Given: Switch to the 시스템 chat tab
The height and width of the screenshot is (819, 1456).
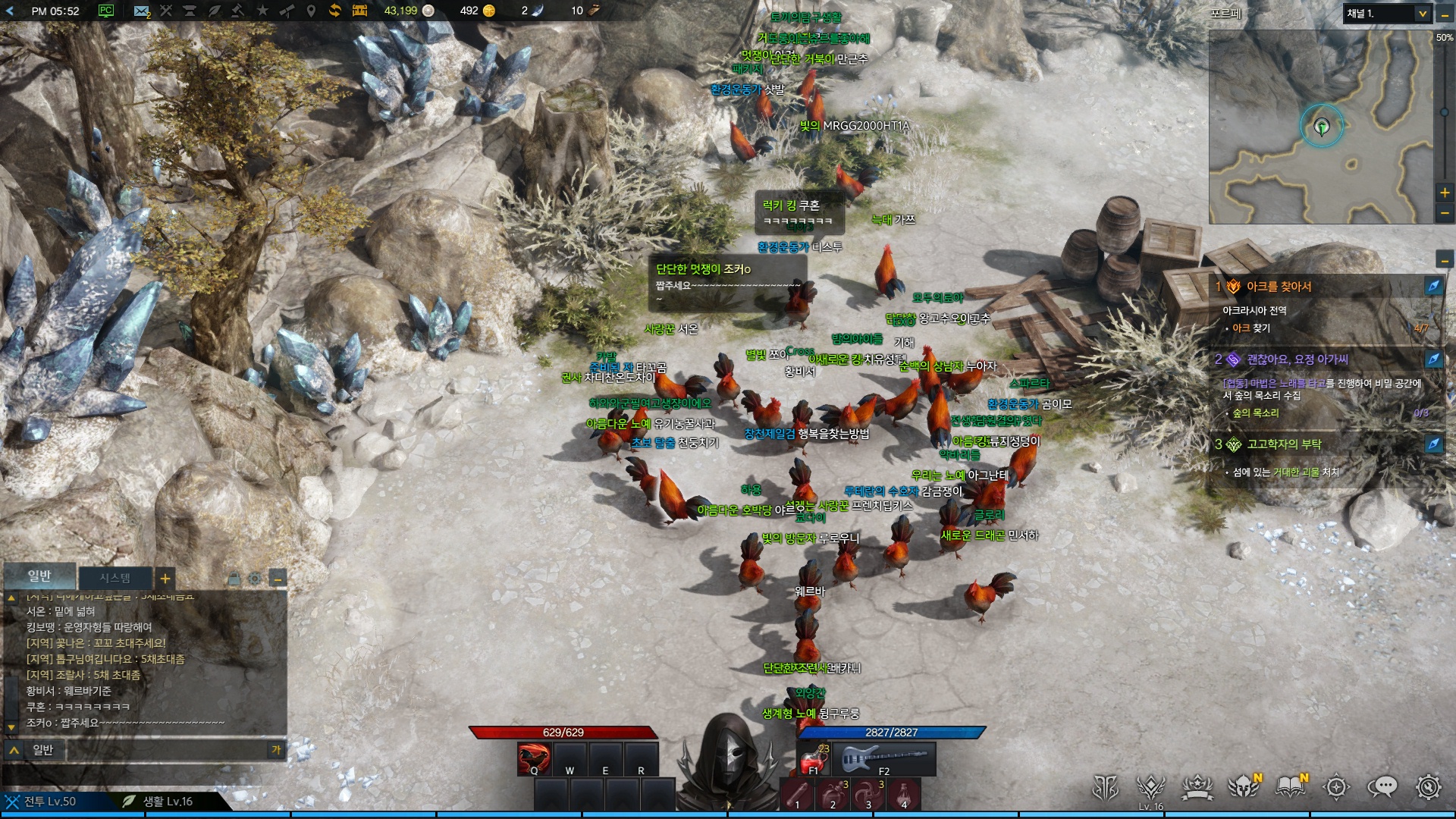Looking at the screenshot, I should (115, 579).
